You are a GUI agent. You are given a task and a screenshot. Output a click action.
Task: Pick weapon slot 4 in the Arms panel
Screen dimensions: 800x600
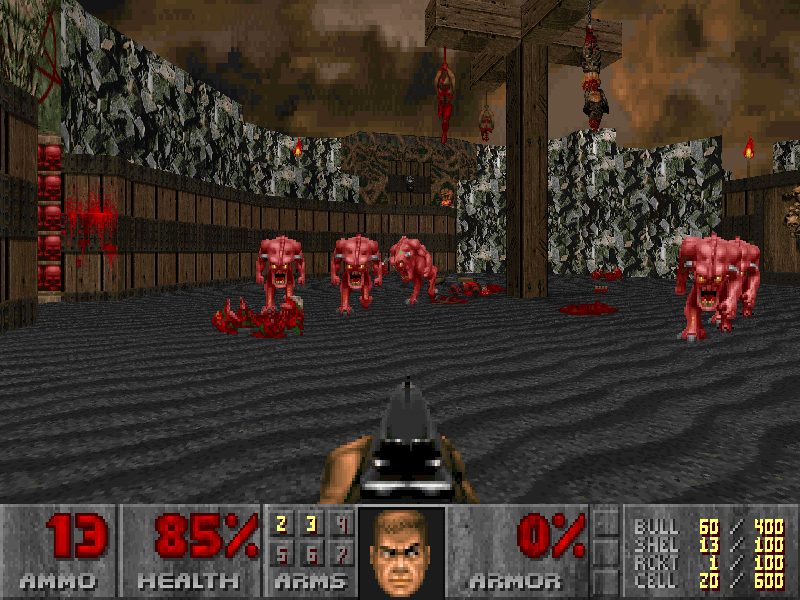[340, 524]
